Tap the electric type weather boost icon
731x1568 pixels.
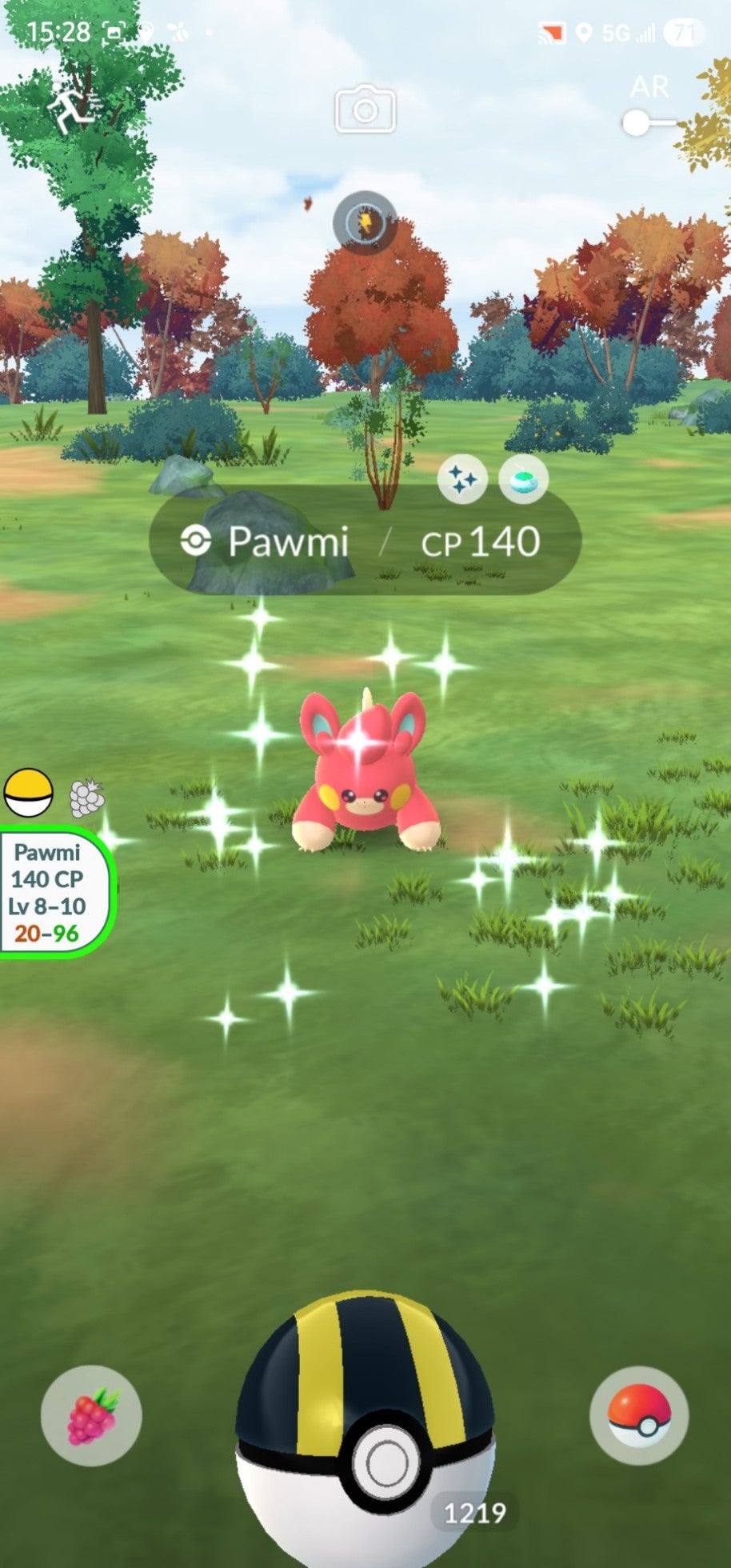click(365, 222)
